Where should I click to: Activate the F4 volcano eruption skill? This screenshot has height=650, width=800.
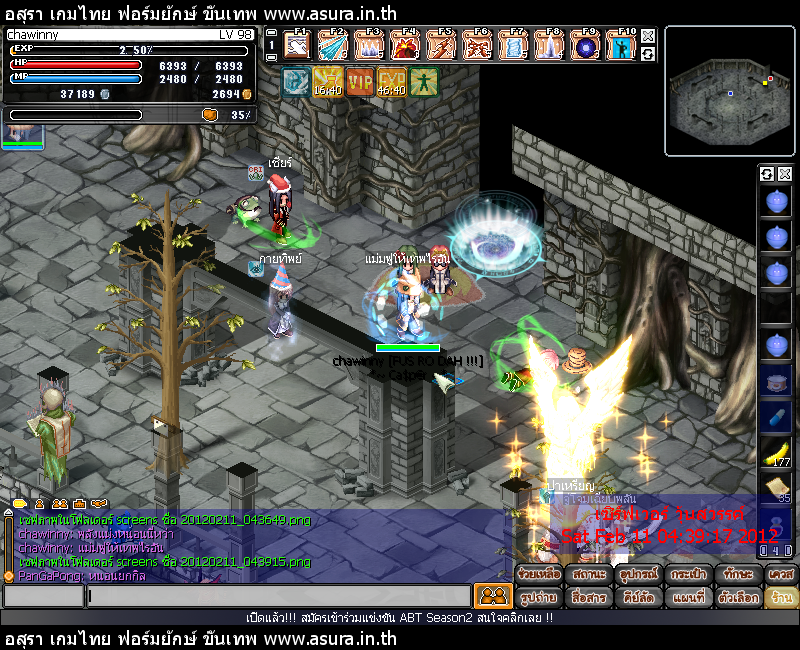405,46
